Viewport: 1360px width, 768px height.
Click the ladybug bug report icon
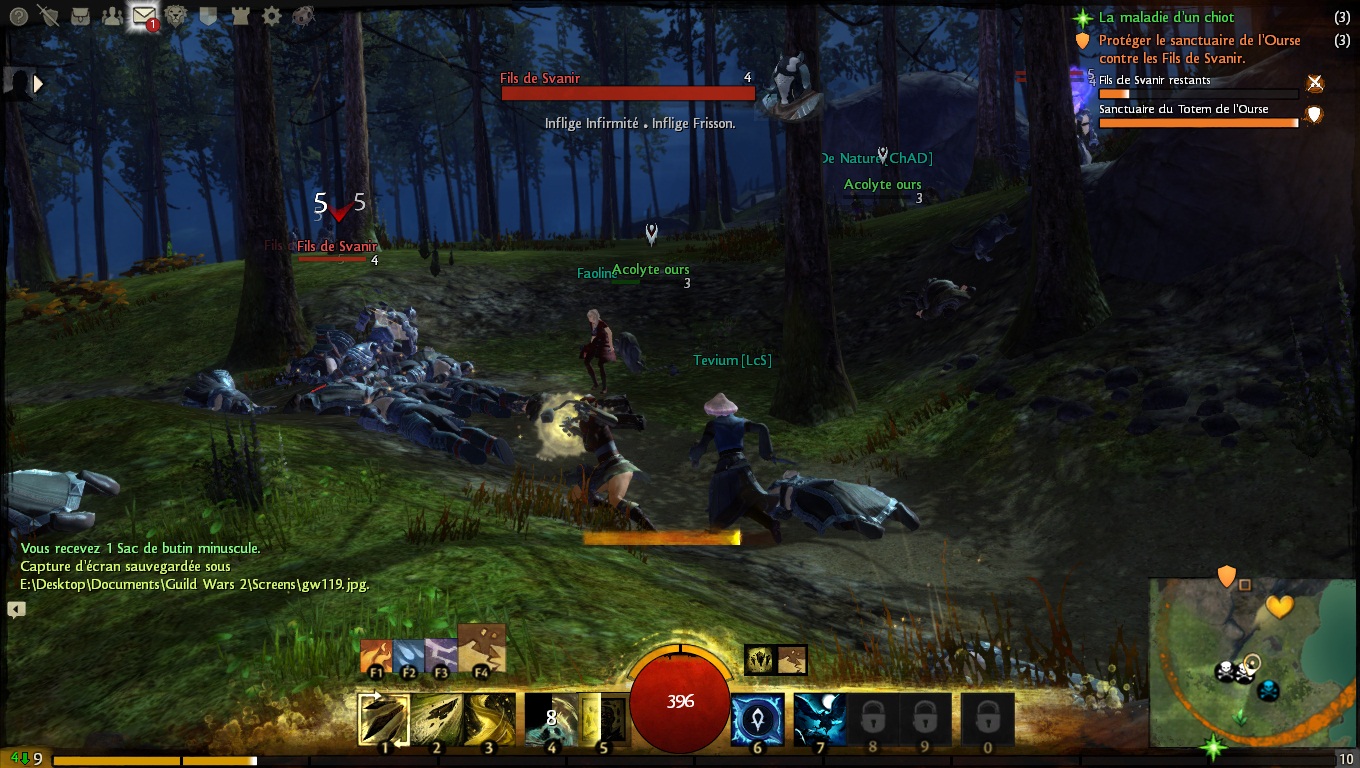click(x=303, y=16)
